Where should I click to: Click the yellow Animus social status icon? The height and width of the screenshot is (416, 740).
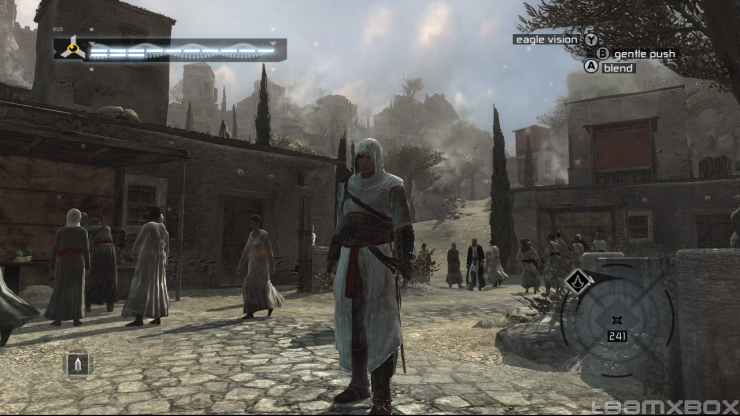coord(72,49)
